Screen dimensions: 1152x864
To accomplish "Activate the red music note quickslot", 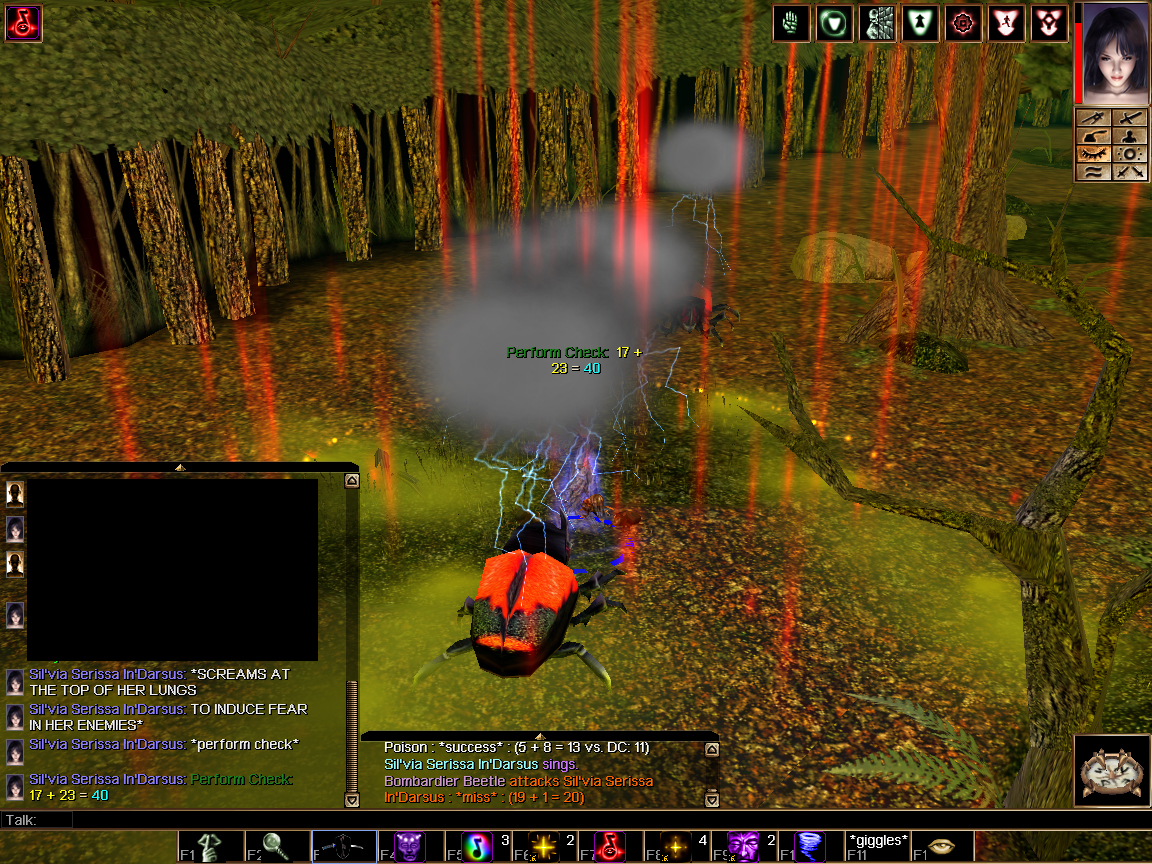I will click(610, 847).
